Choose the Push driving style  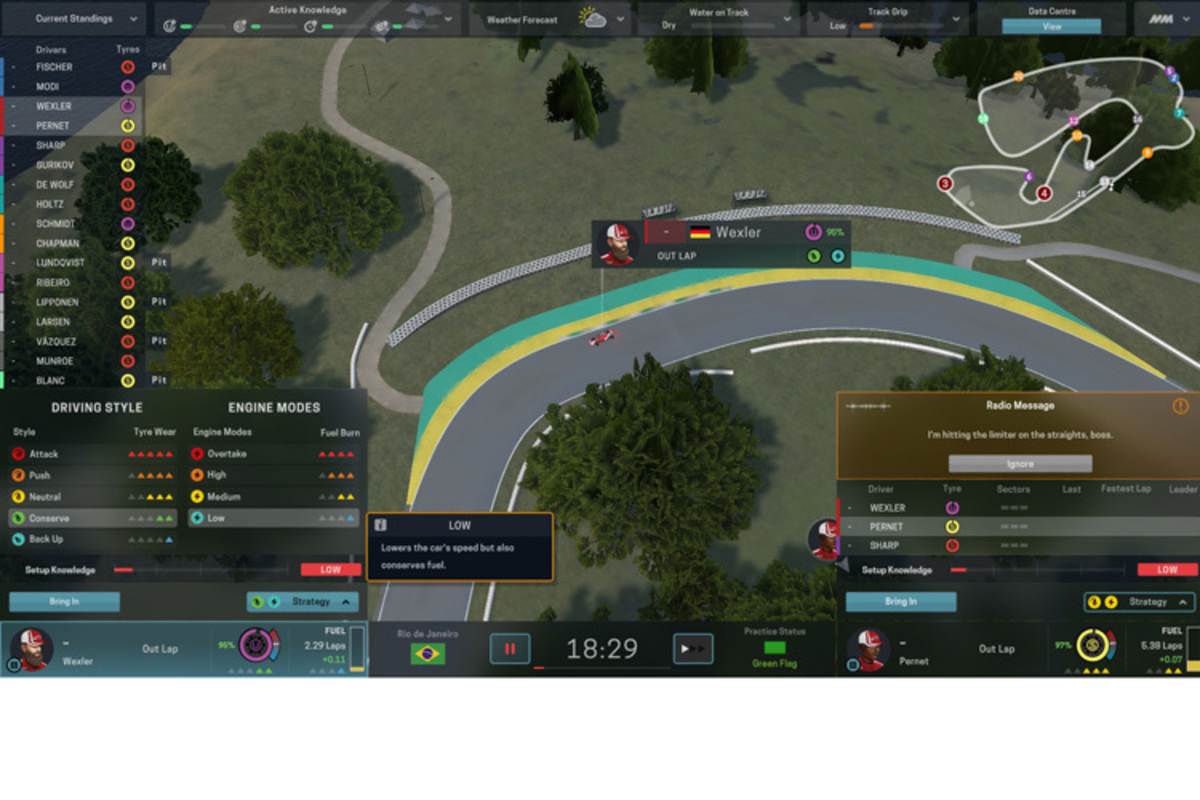[x=40, y=475]
